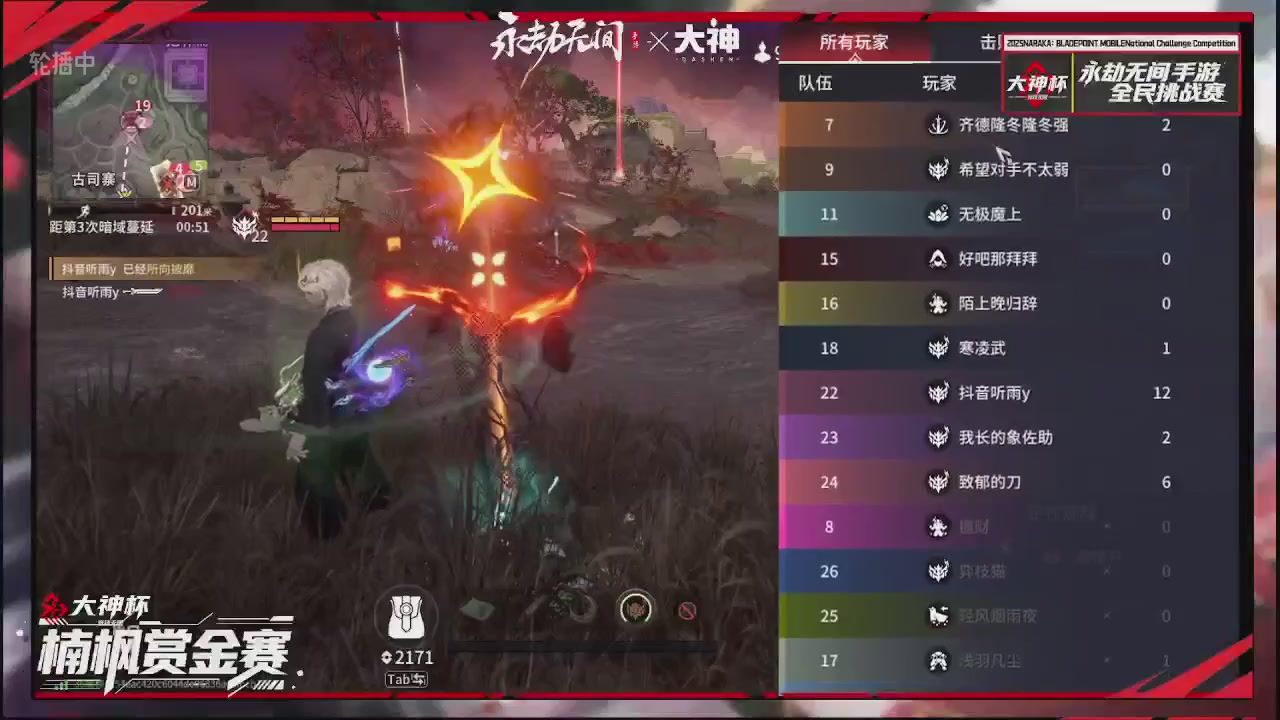1280x720 pixels.
Task: Click 寒凌武's faction icon in the player list
Action: pos(937,348)
